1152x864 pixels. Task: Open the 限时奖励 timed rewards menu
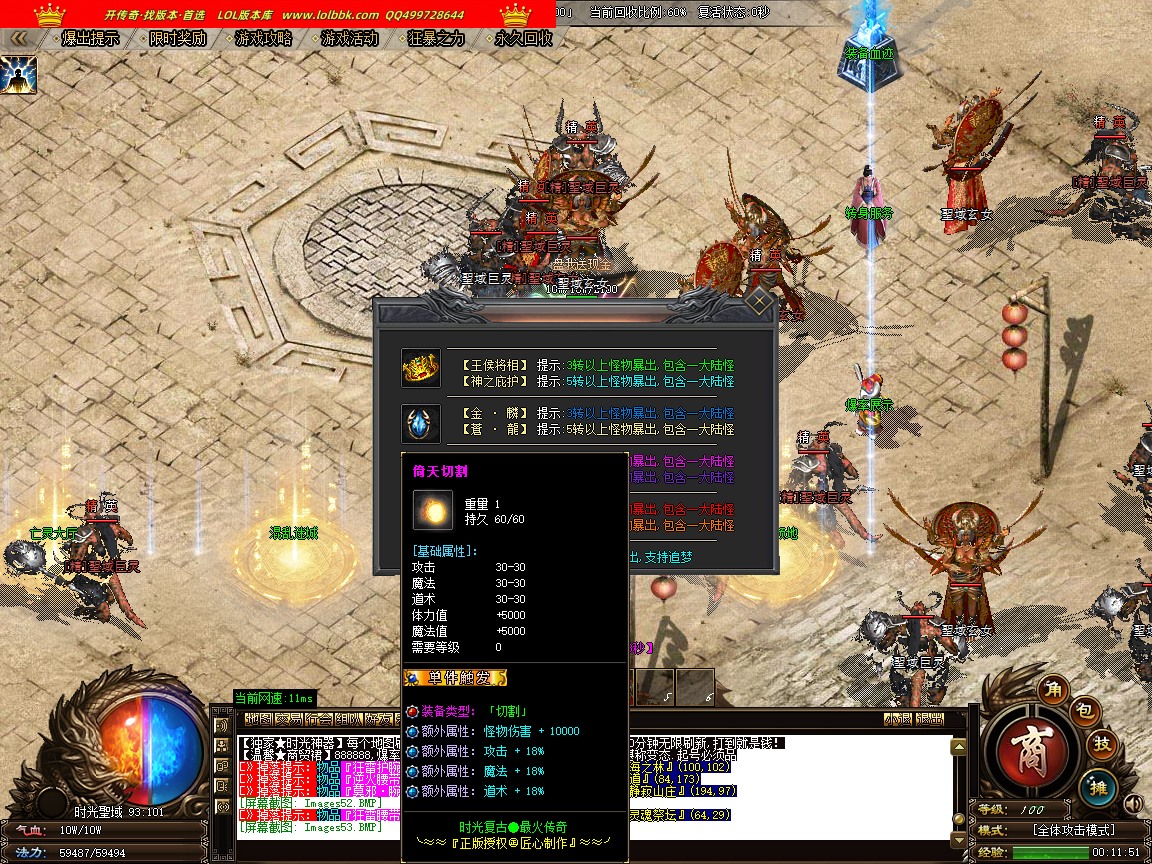click(177, 39)
